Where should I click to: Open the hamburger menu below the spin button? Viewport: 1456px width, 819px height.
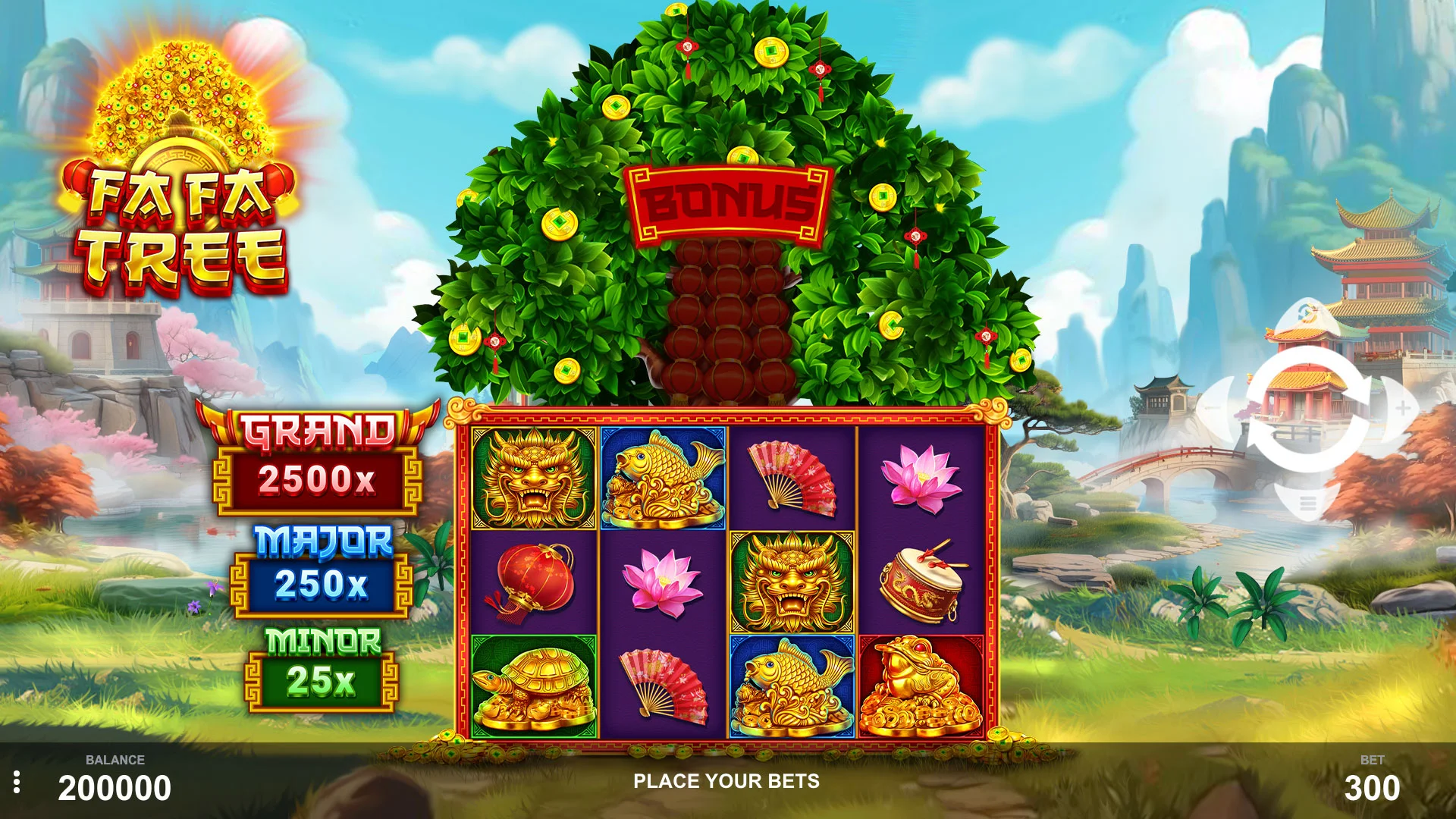tap(1307, 502)
